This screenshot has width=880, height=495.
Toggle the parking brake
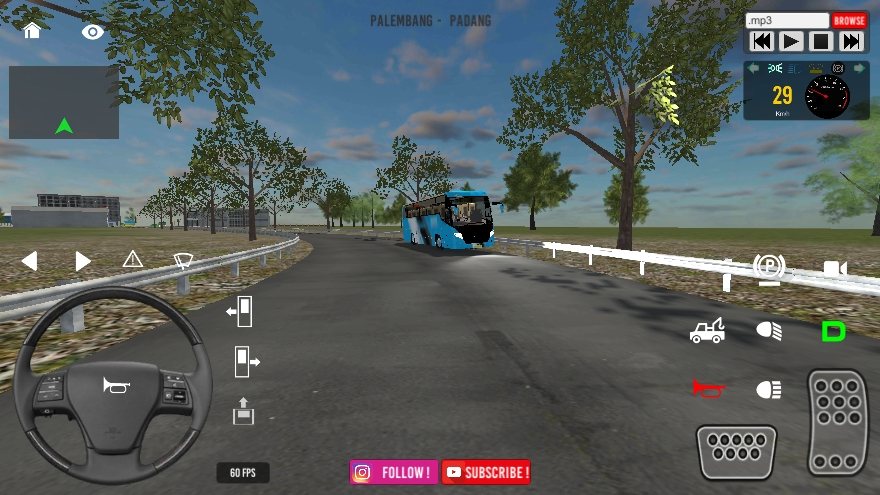click(769, 267)
